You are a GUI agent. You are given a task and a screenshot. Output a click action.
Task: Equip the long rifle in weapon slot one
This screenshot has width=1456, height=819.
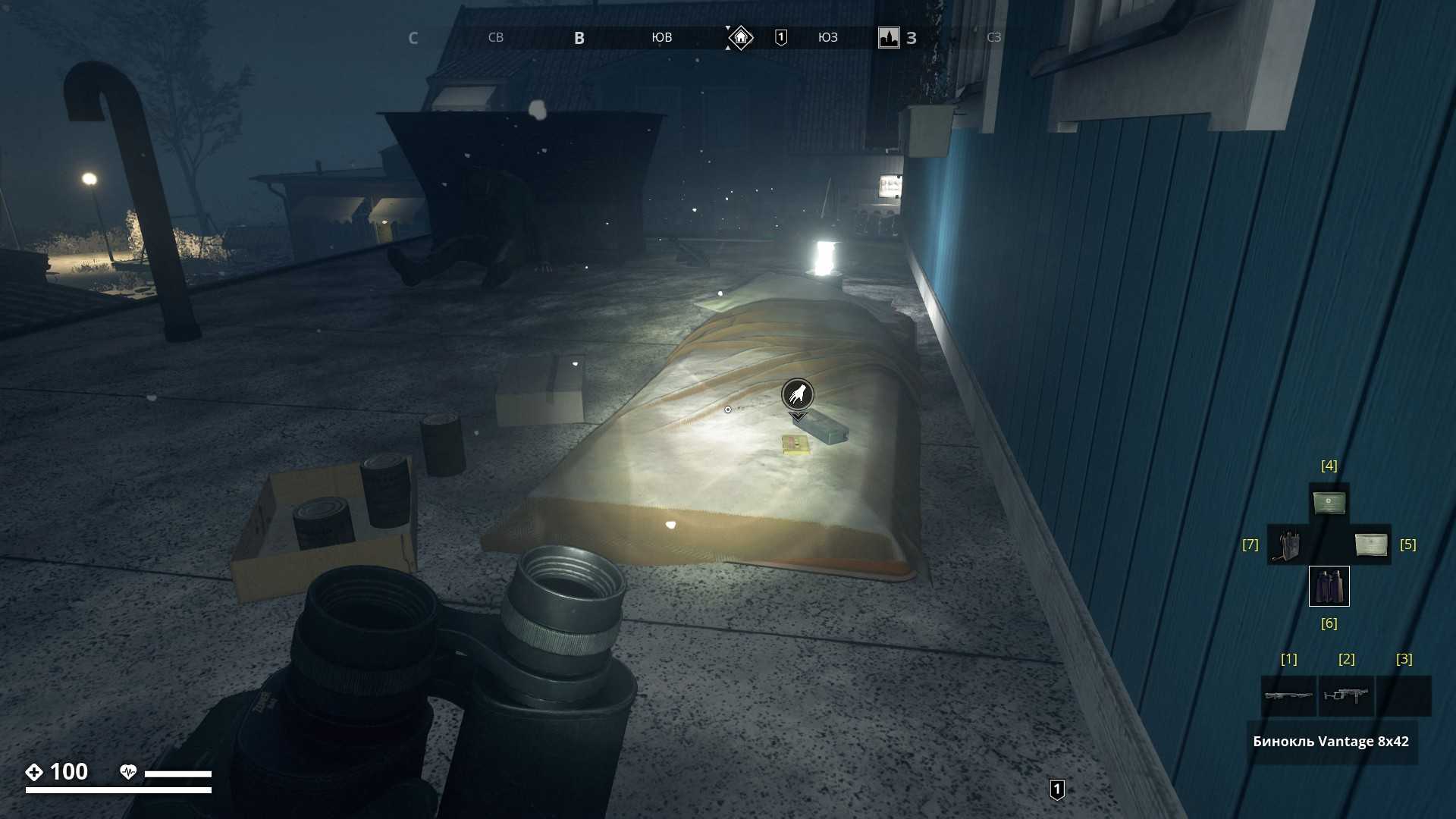[1288, 695]
